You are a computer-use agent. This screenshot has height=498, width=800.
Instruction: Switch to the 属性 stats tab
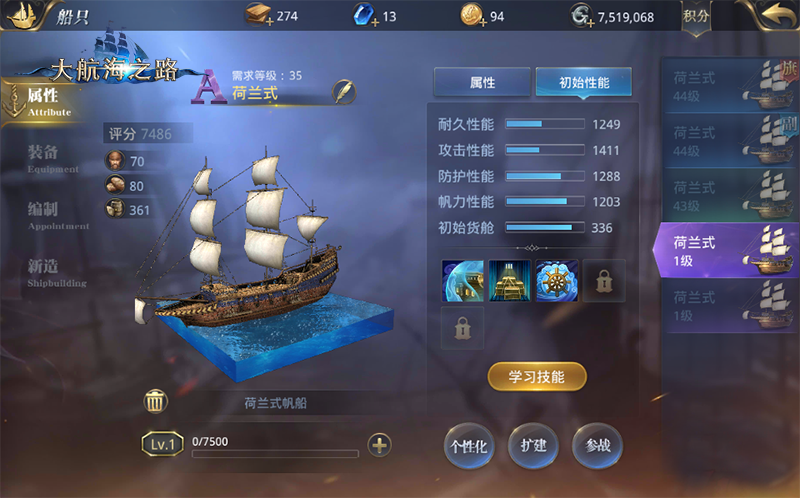(482, 83)
